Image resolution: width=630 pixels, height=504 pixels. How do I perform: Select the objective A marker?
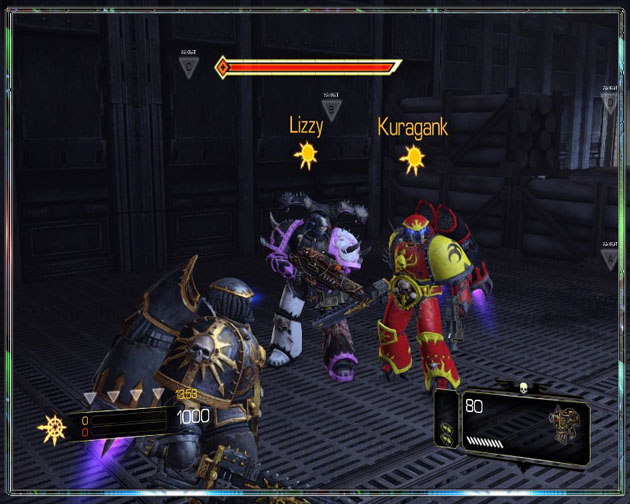[609, 256]
